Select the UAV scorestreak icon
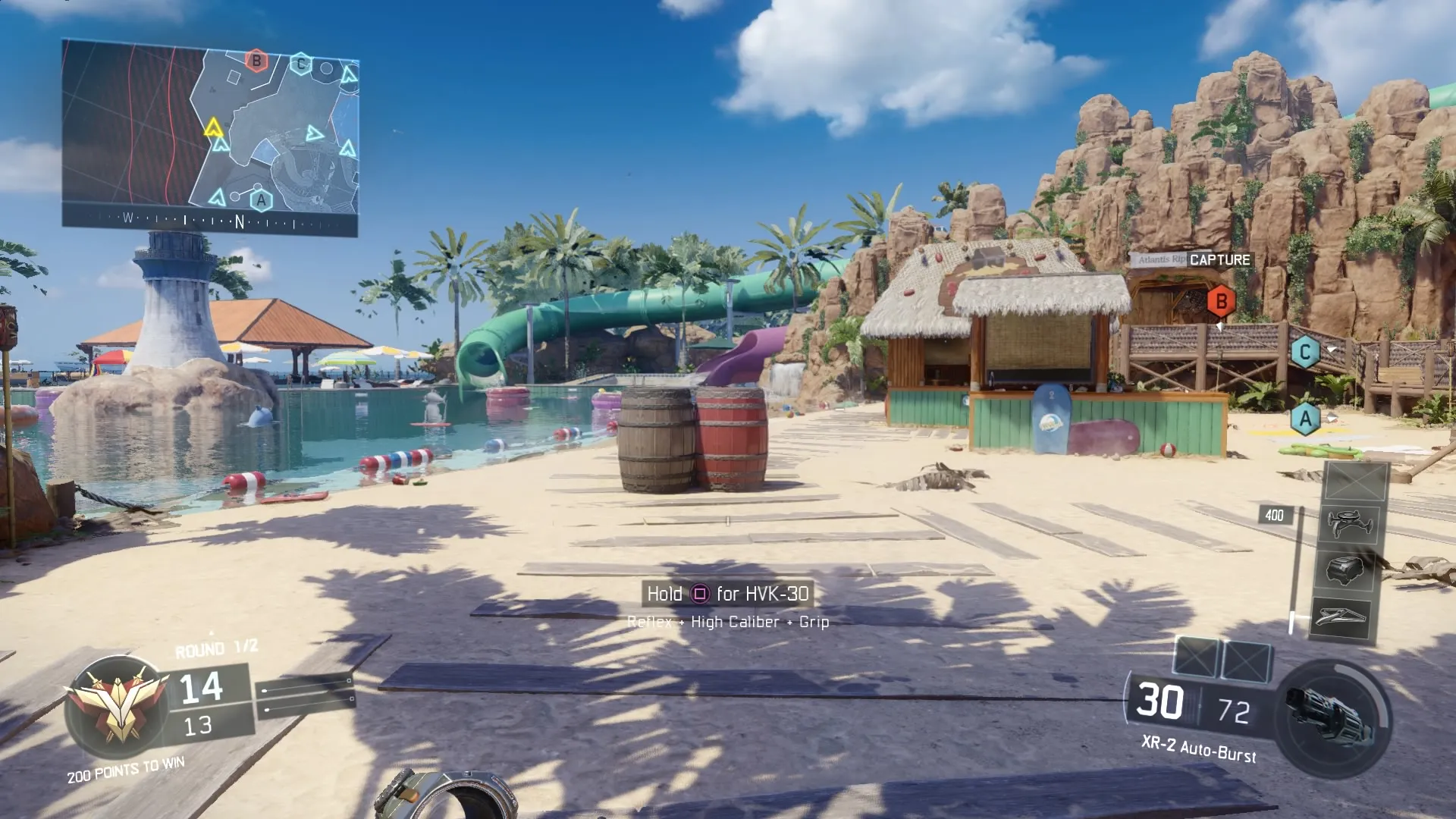The height and width of the screenshot is (819, 1456). pos(1350,523)
